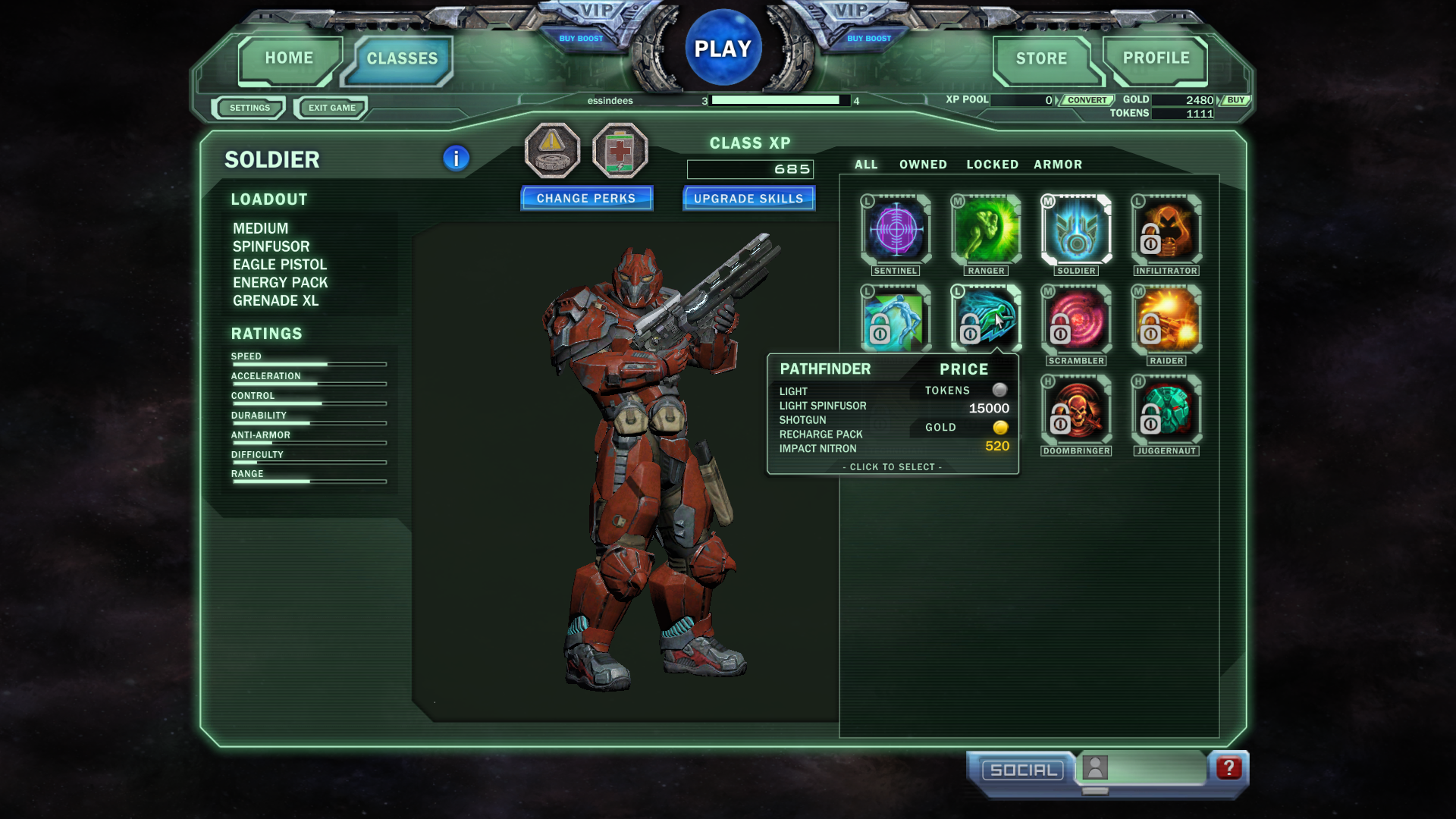This screenshot has width=1456, height=819.
Task: Open the SETTINGS menu
Action: [249, 108]
